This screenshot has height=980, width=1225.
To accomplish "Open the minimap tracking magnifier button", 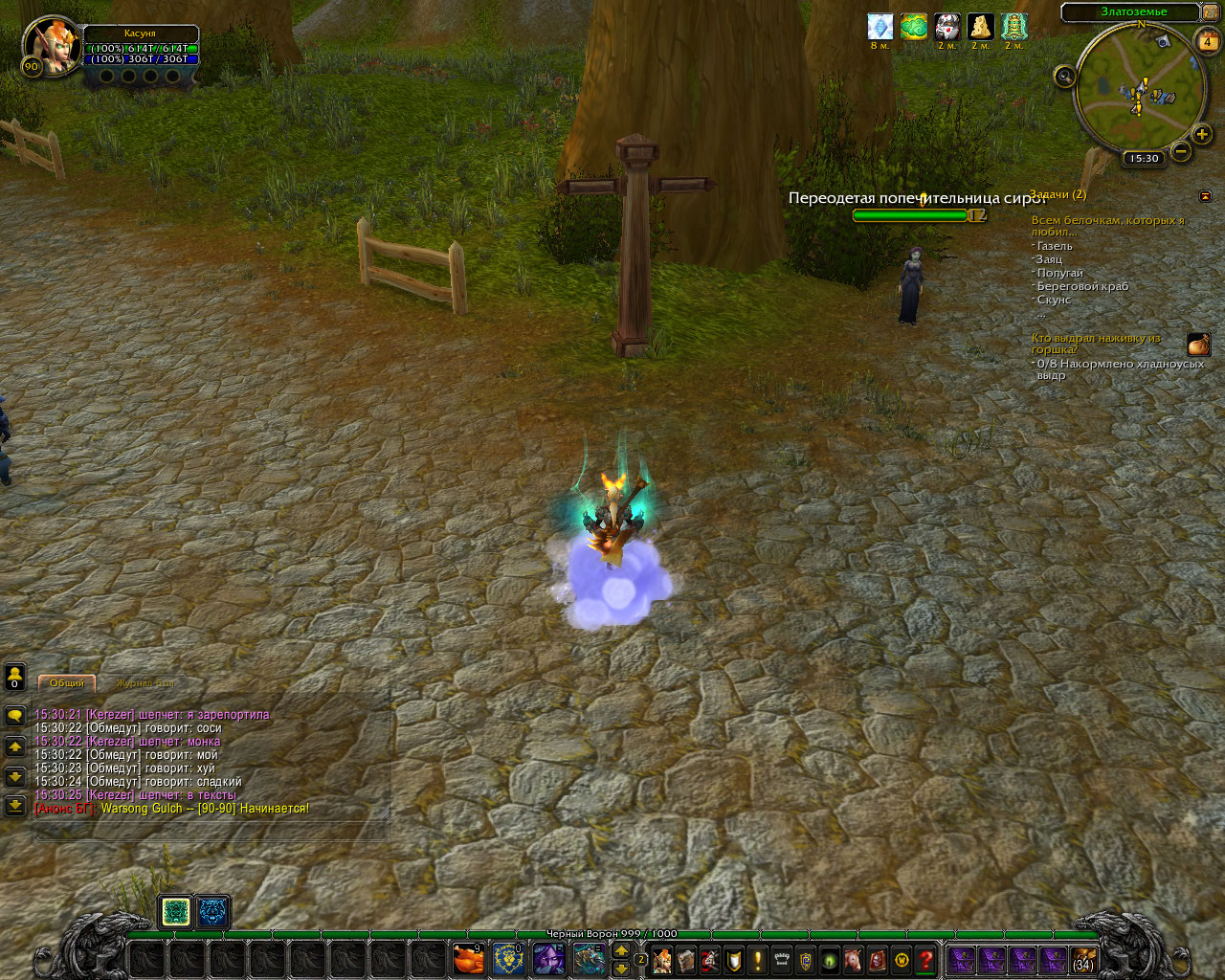I will (x=1064, y=78).
